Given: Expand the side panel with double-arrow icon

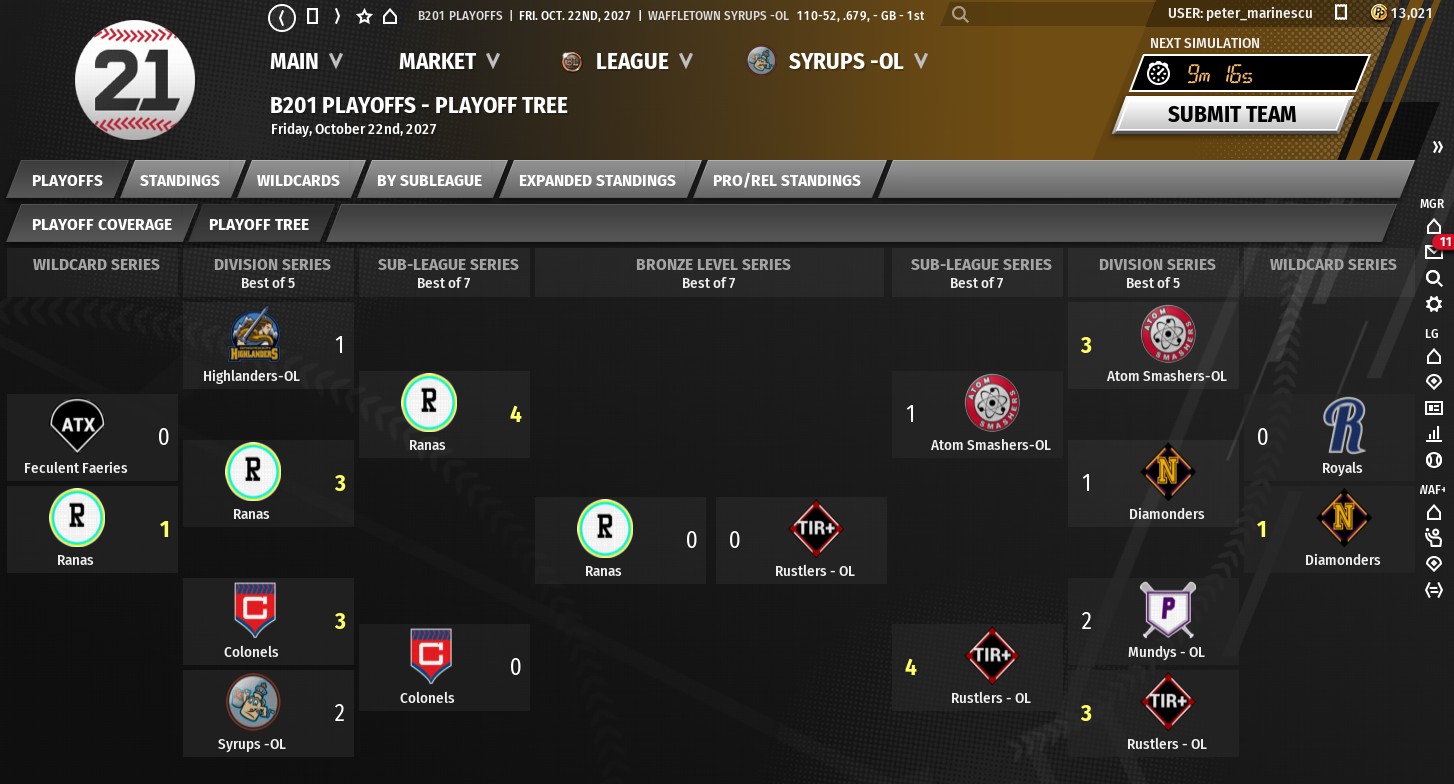Looking at the screenshot, I should pyautogui.click(x=1437, y=147).
